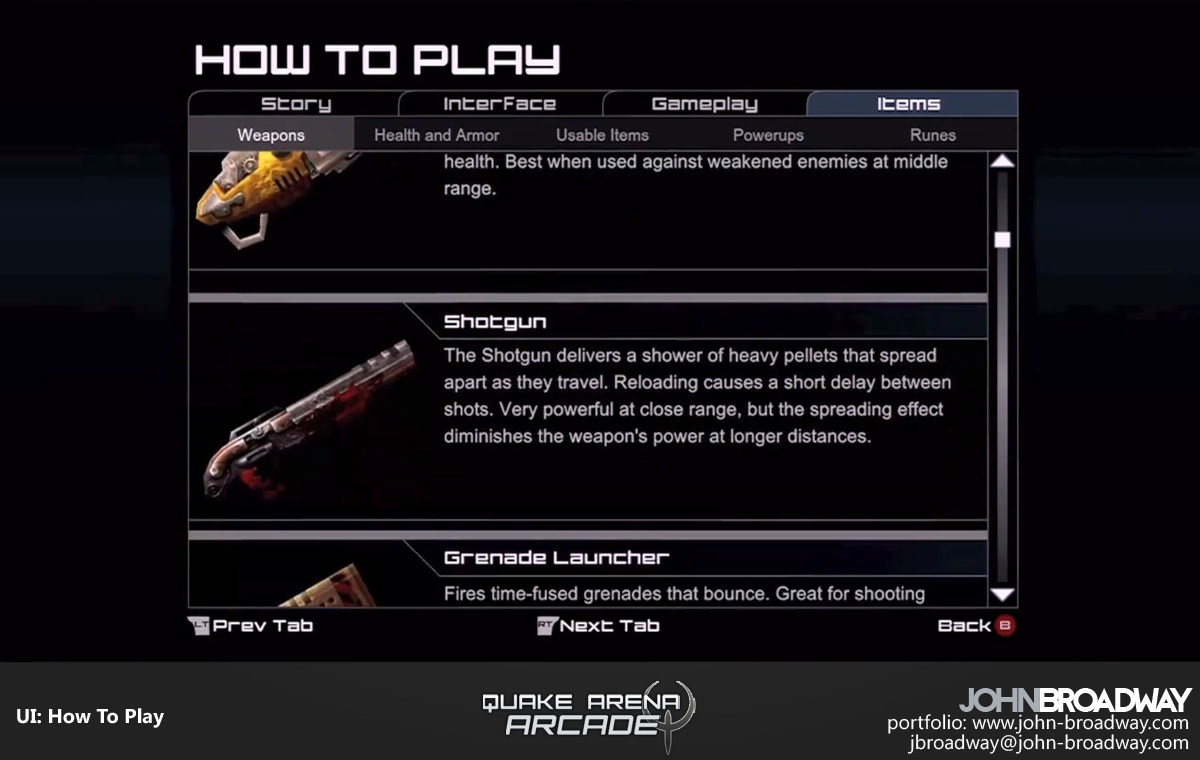1200x760 pixels.
Task: Open the Interface tab
Action: (499, 104)
